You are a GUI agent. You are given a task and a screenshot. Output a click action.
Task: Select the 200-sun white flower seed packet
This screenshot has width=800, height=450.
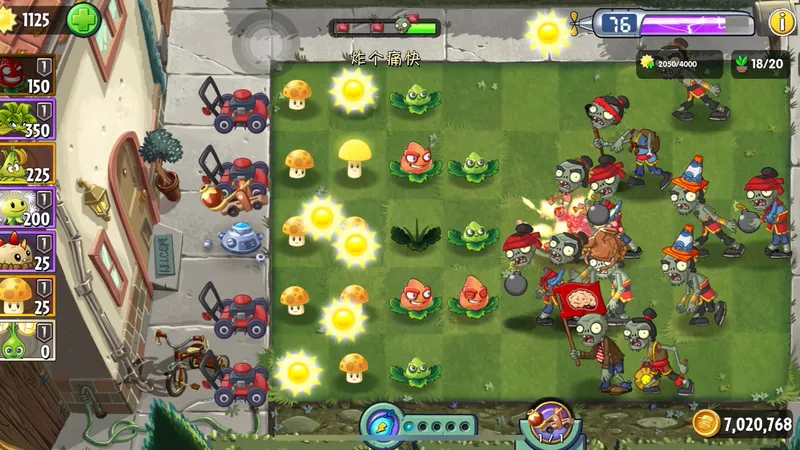pyautogui.click(x=27, y=208)
